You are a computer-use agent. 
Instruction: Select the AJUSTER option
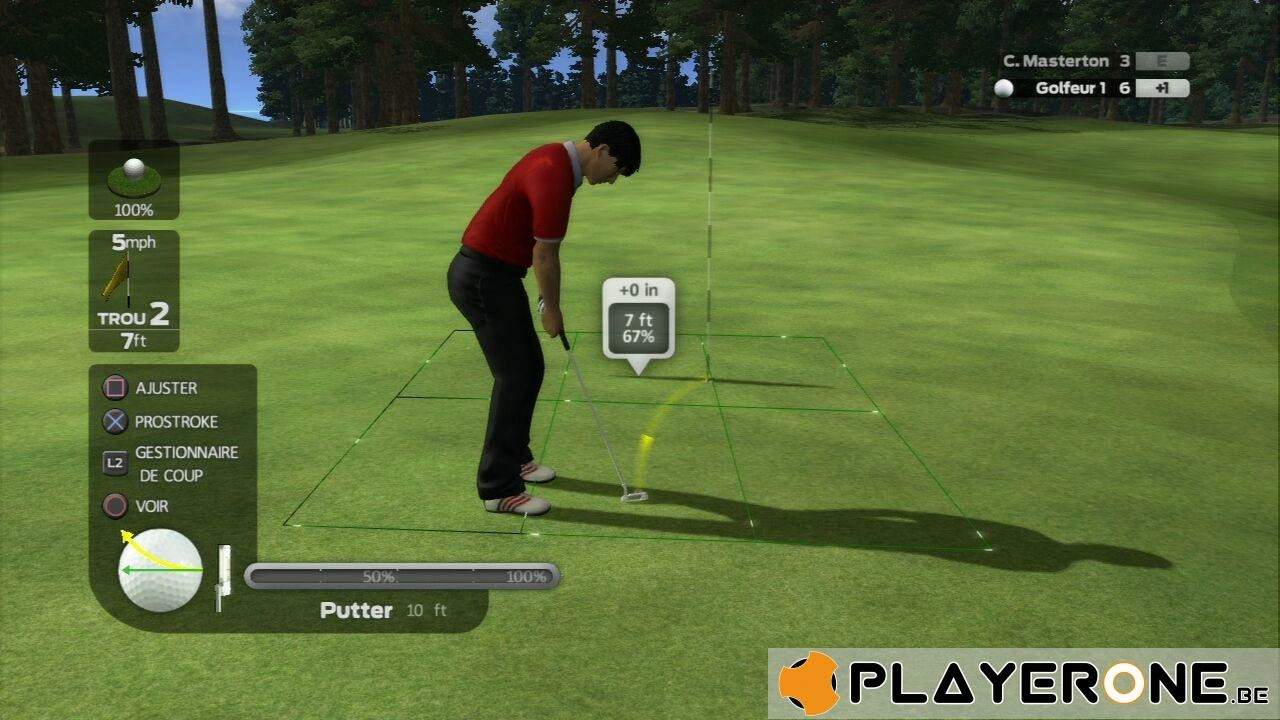[x=165, y=388]
